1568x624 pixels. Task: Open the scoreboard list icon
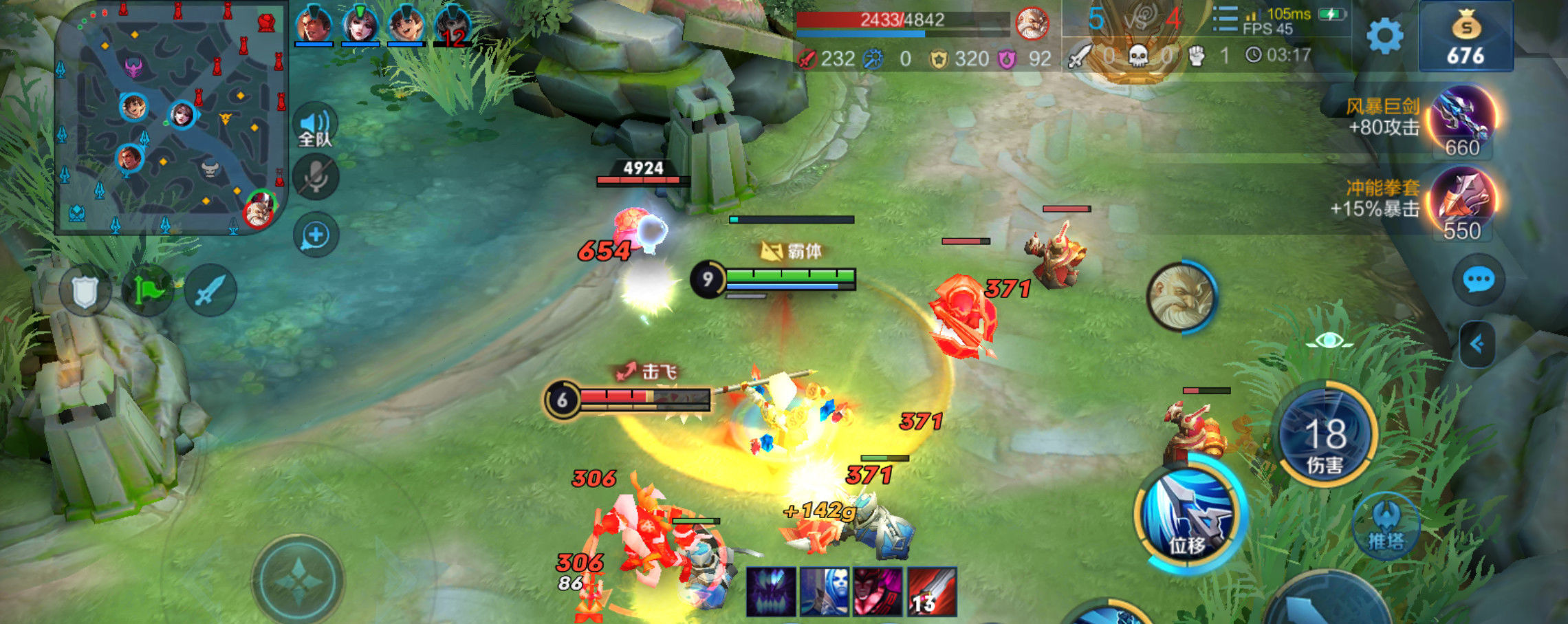click(1225, 19)
